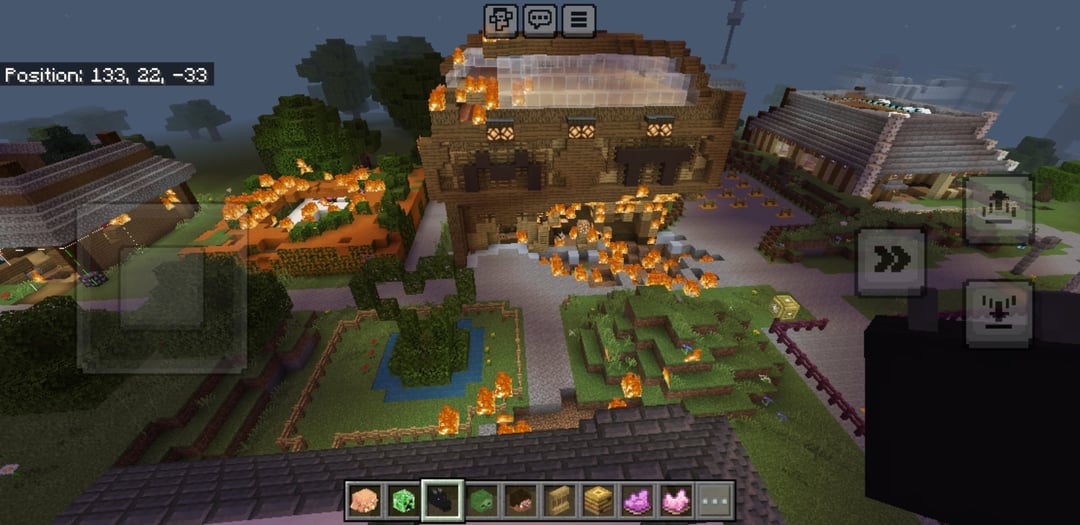Tap the double-arrow sprint button
The image size is (1080, 525).
[x=890, y=261]
